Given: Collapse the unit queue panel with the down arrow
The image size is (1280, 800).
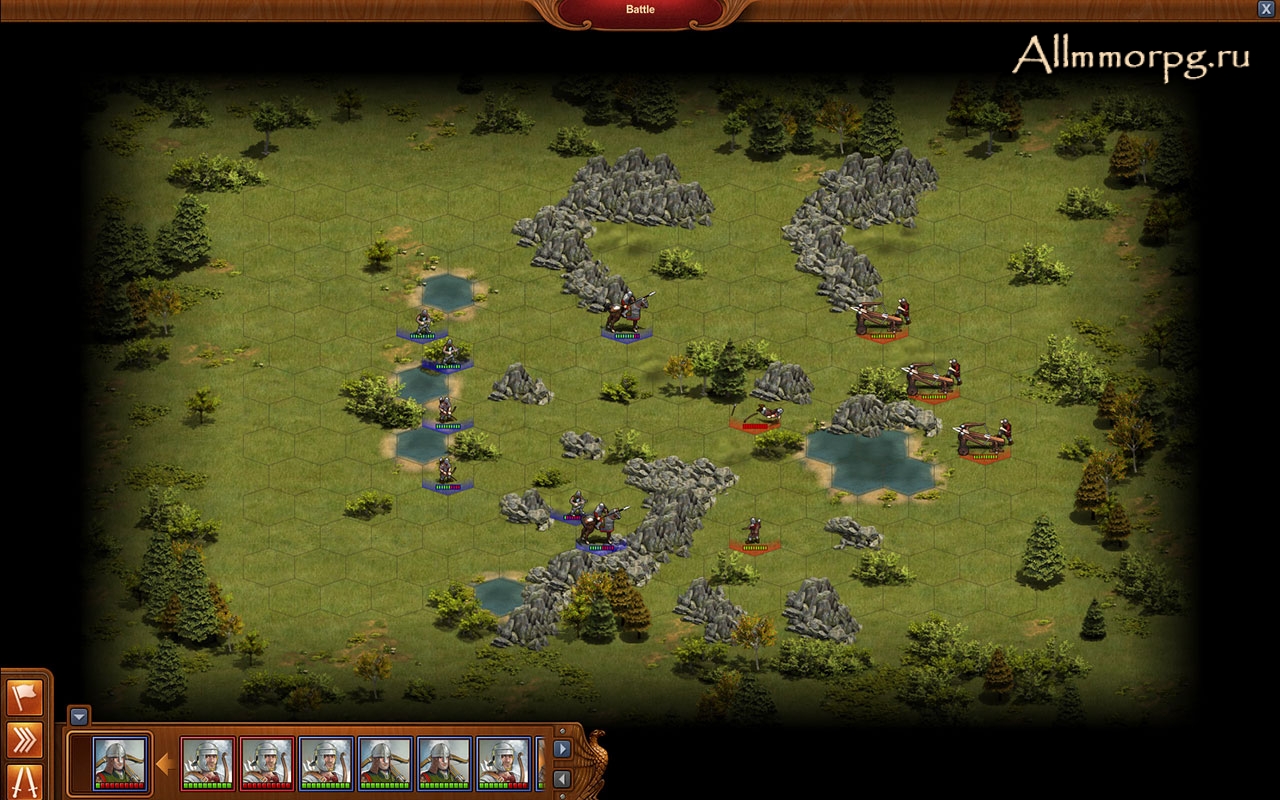Looking at the screenshot, I should (80, 716).
